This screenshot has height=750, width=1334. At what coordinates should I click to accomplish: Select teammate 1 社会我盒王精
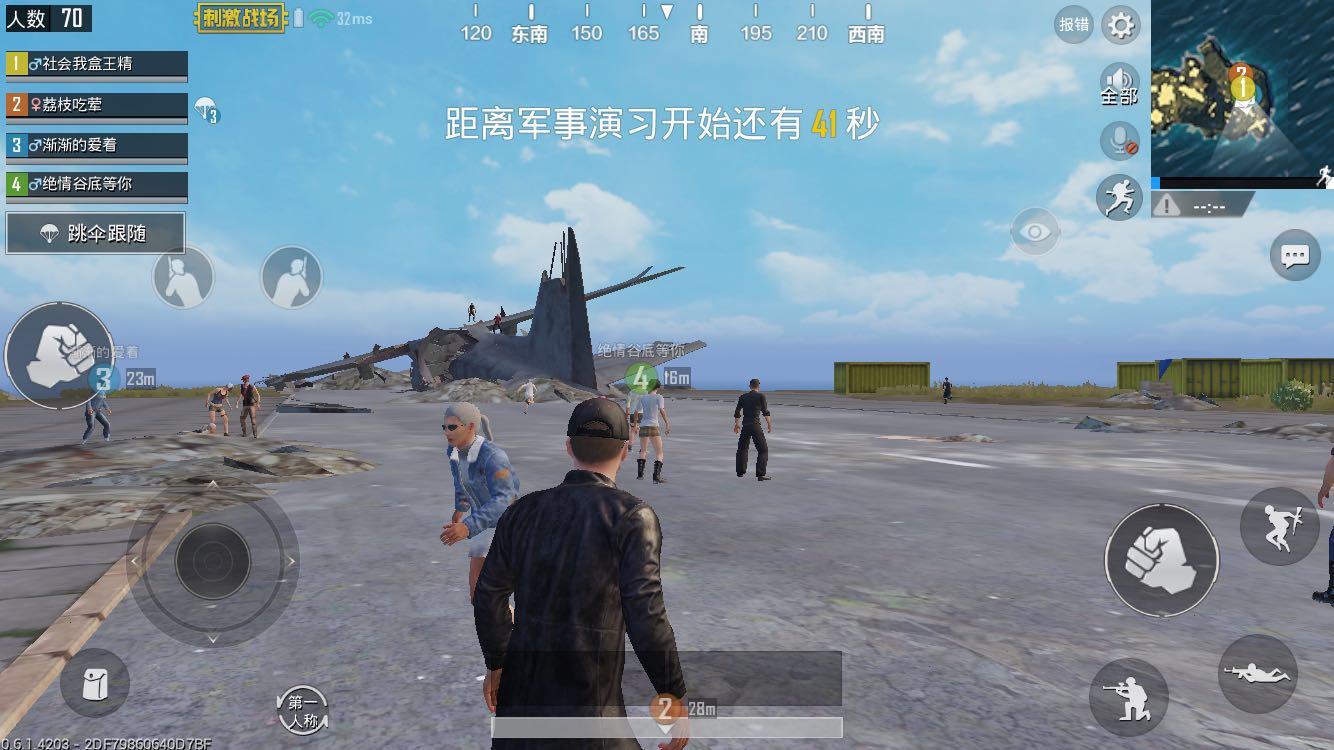96,64
